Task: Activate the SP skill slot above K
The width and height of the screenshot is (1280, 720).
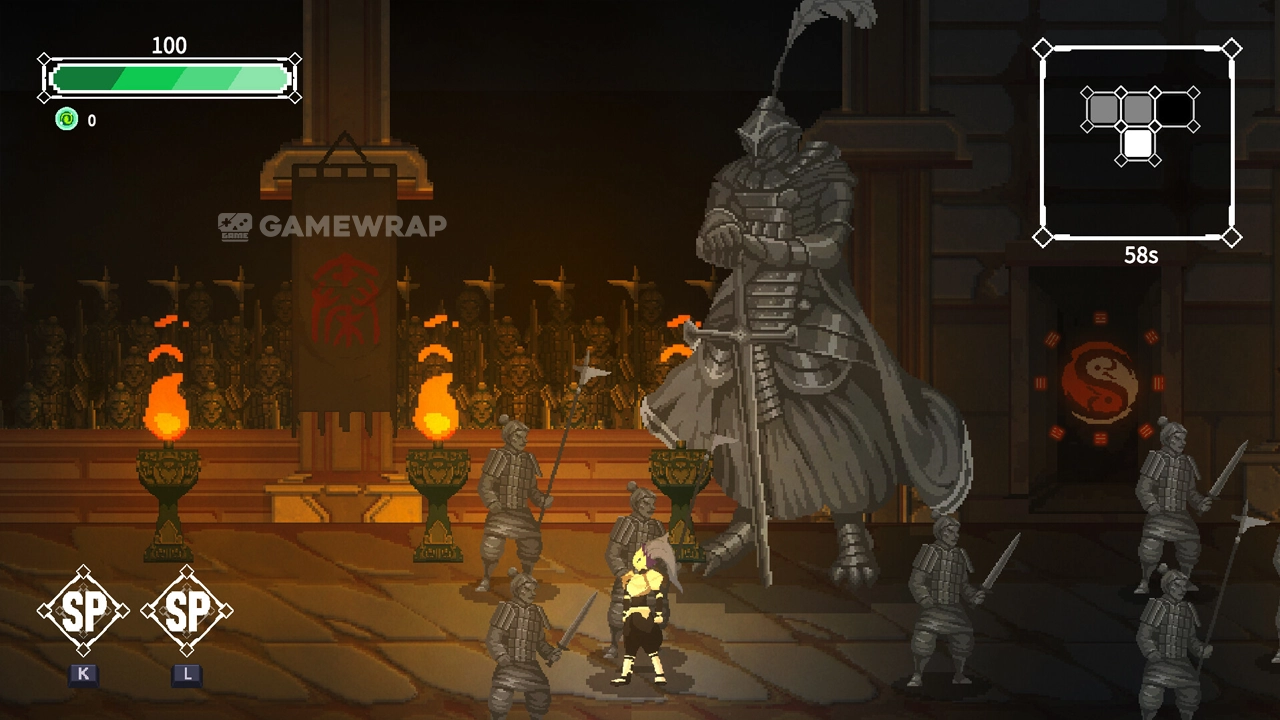Action: pos(83,611)
